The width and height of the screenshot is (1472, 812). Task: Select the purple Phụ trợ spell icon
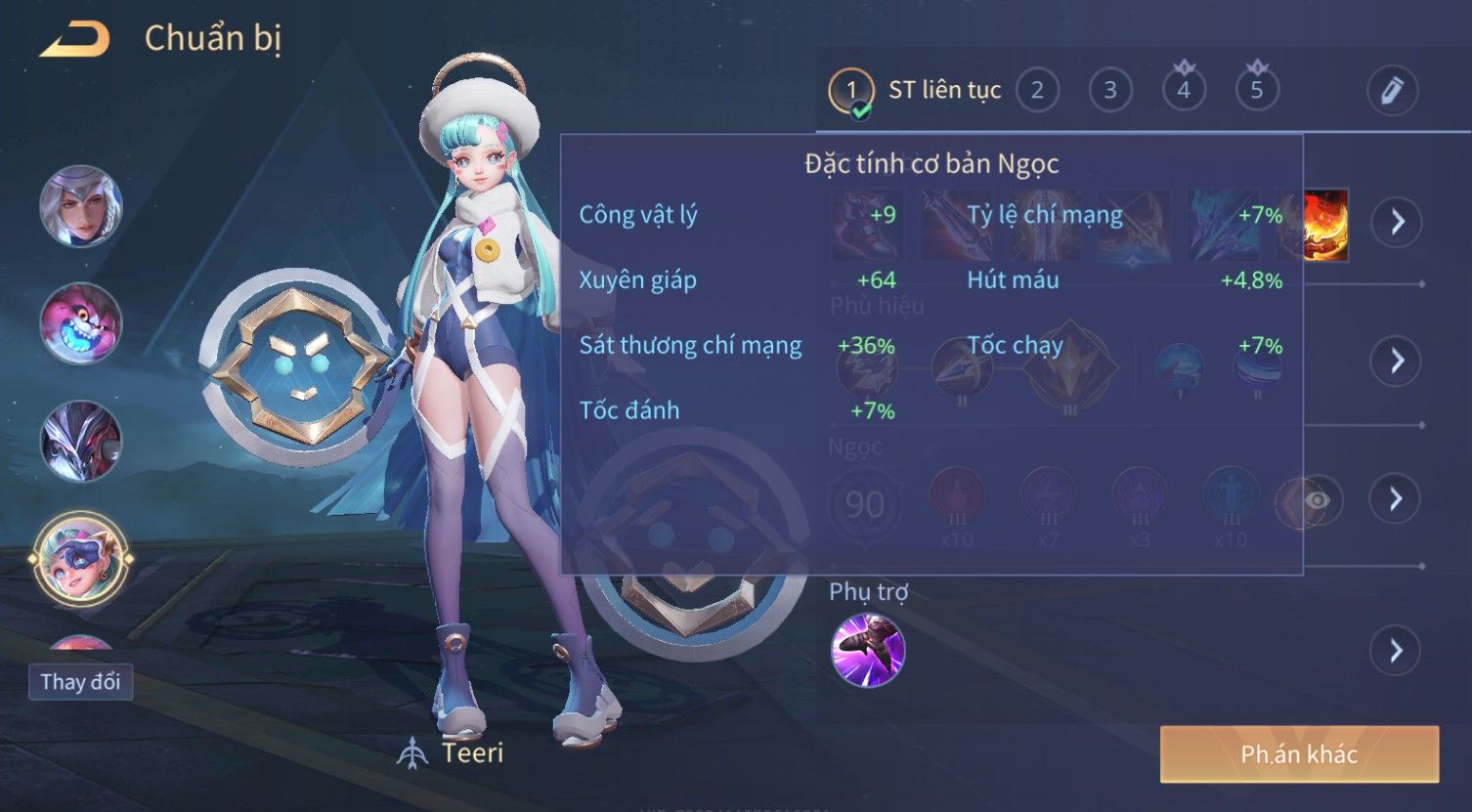(x=868, y=650)
